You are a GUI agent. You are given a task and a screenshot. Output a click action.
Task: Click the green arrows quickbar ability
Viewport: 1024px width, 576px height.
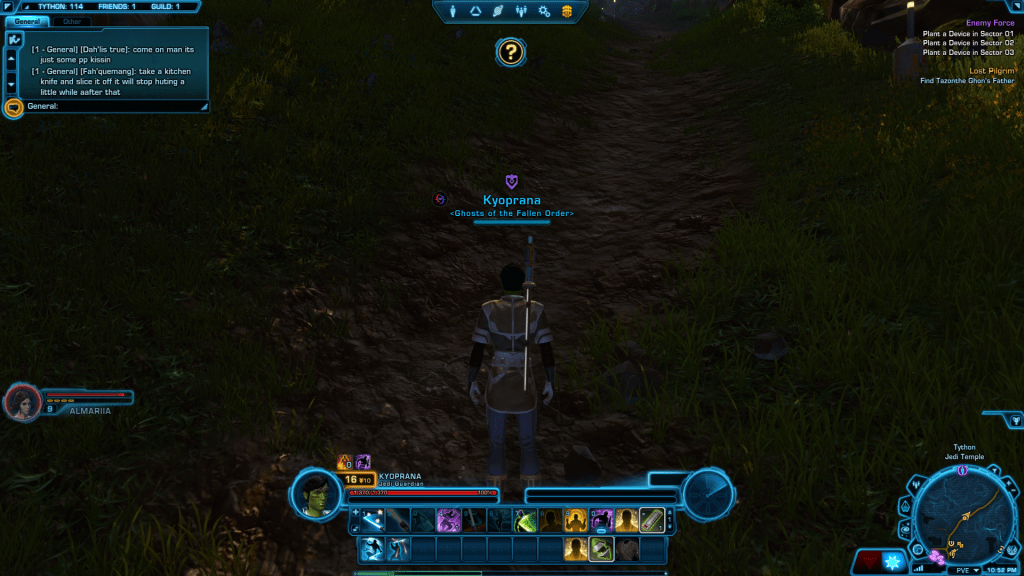pos(601,548)
